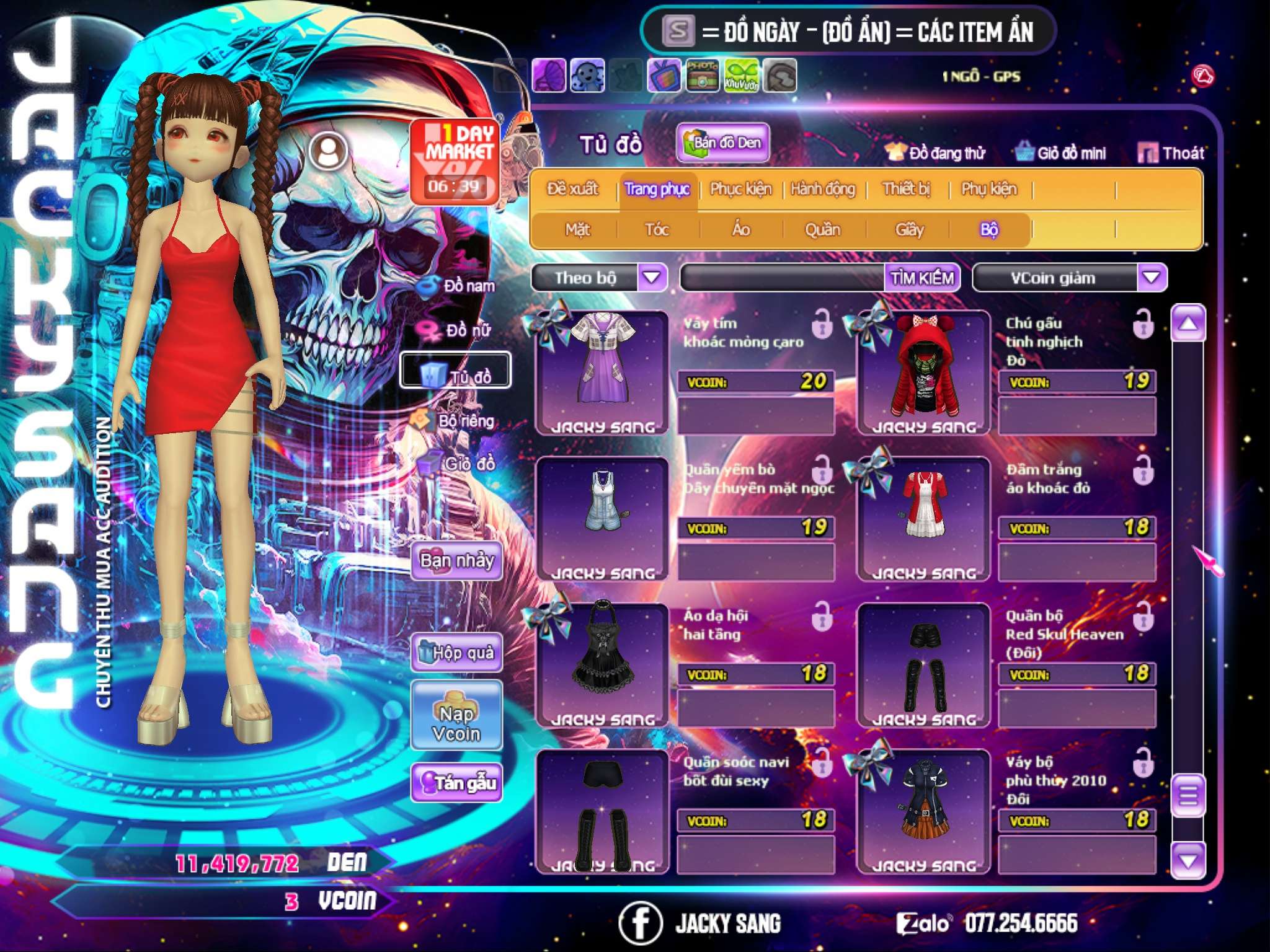Pick the red bear hoodie outfit thumbnail
The image size is (1270, 952).
point(923,372)
